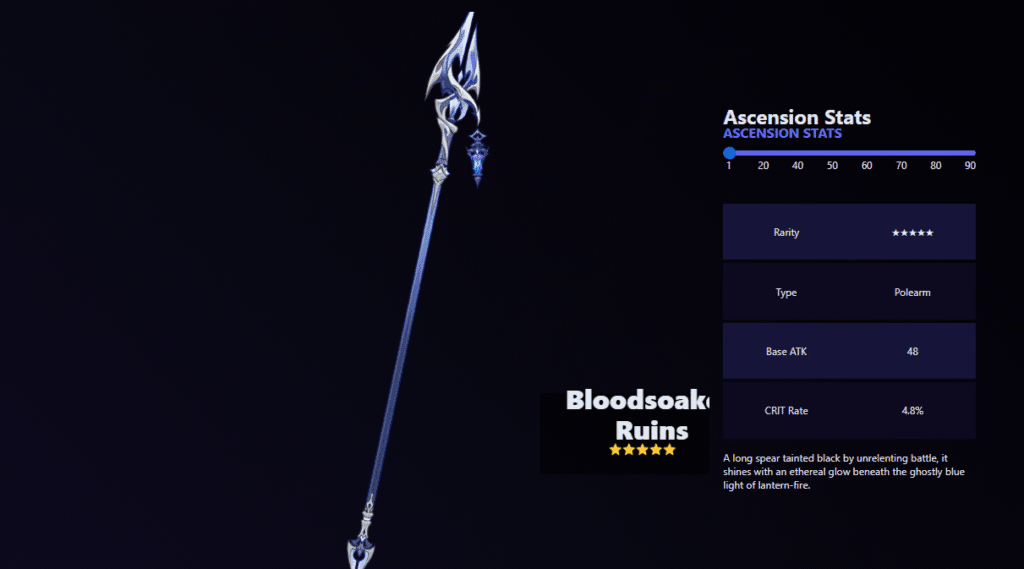This screenshot has height=569, width=1024.
Task: Show stats at ascension level 70
Action: click(x=901, y=153)
